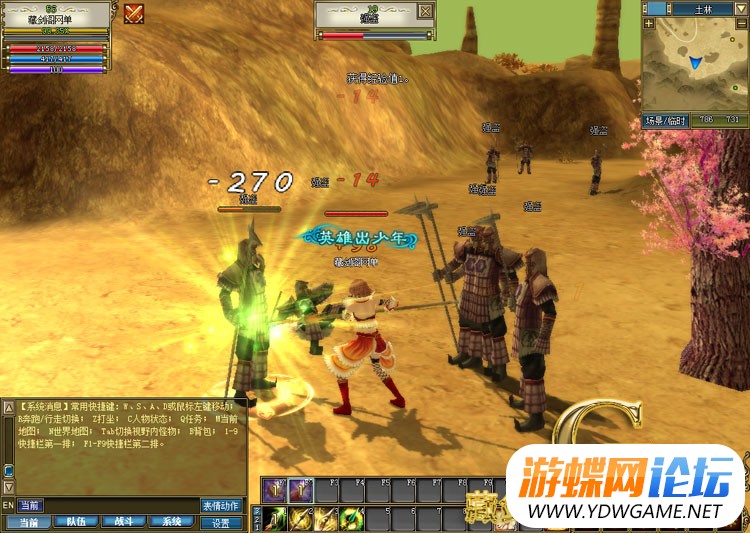Toggle the 场景/临时 minimap mode button

(666, 120)
